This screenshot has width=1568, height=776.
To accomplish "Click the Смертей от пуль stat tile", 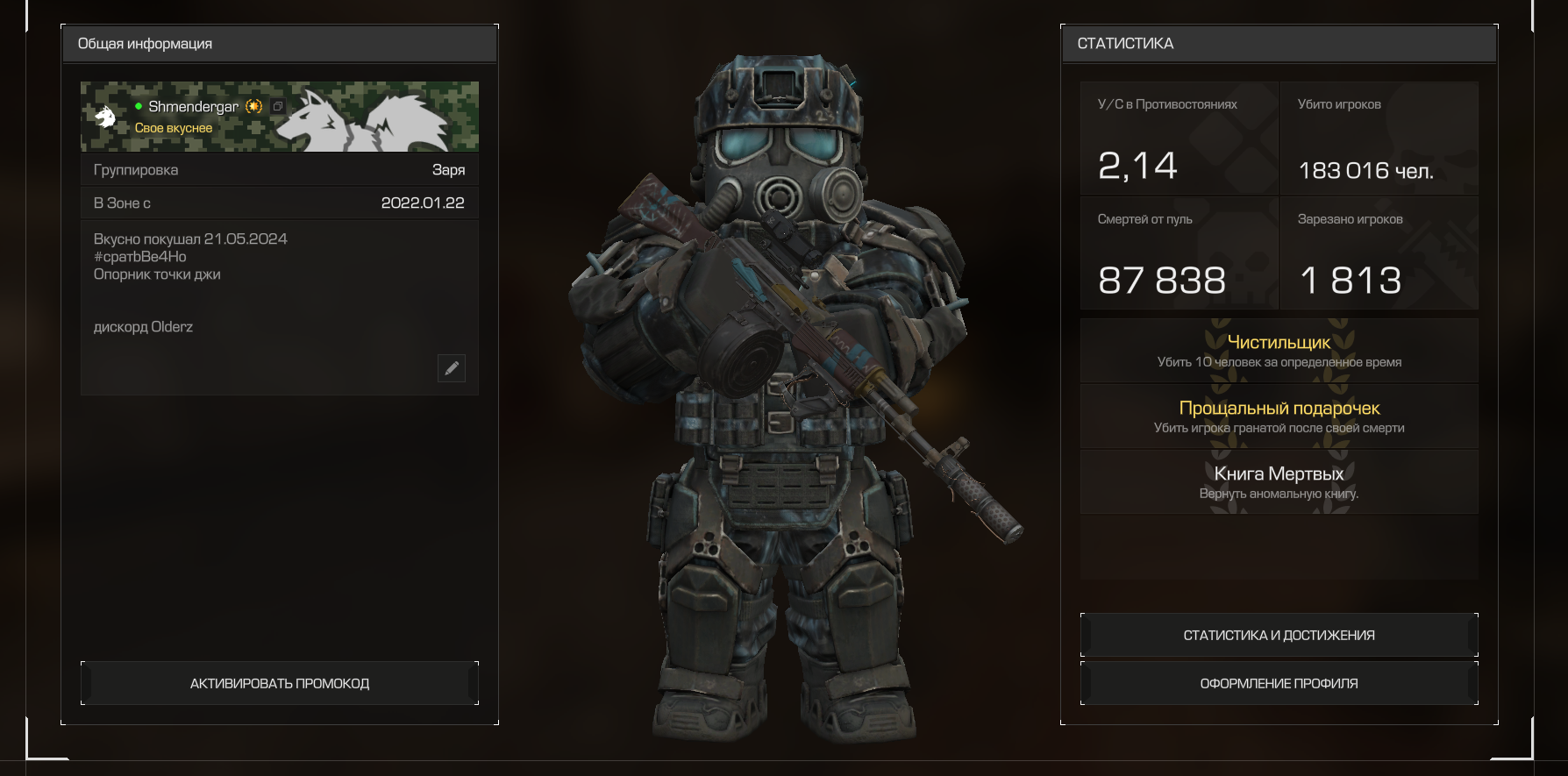I will (x=1179, y=253).
